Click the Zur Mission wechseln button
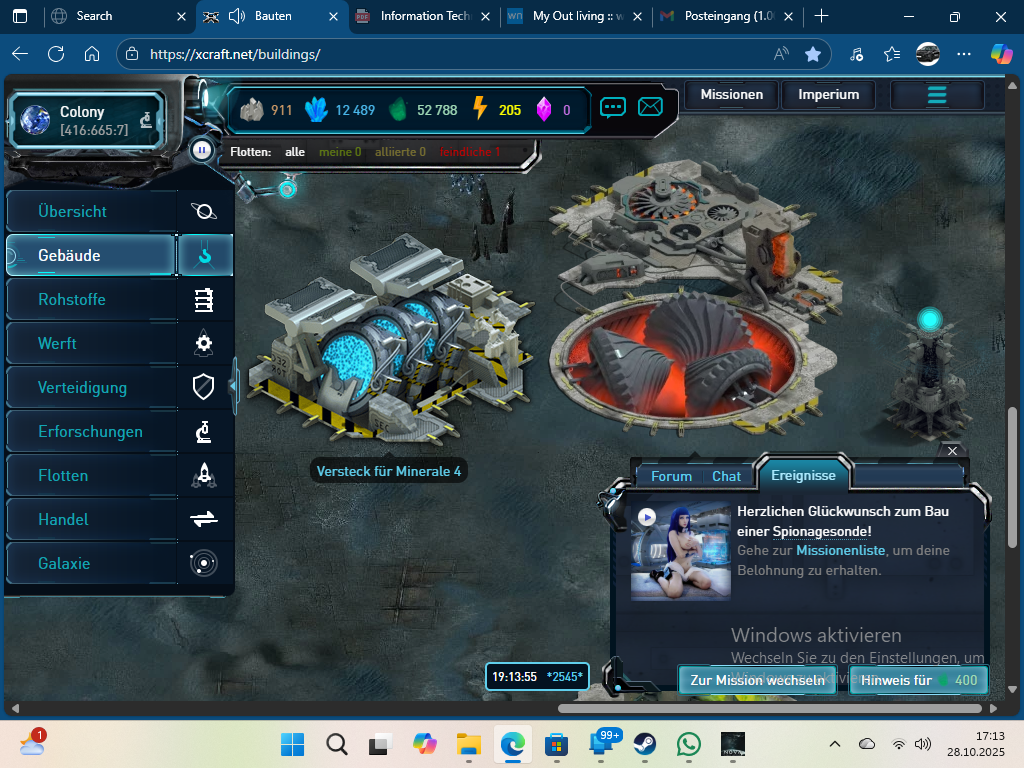The width and height of the screenshot is (1024, 768). click(x=757, y=680)
